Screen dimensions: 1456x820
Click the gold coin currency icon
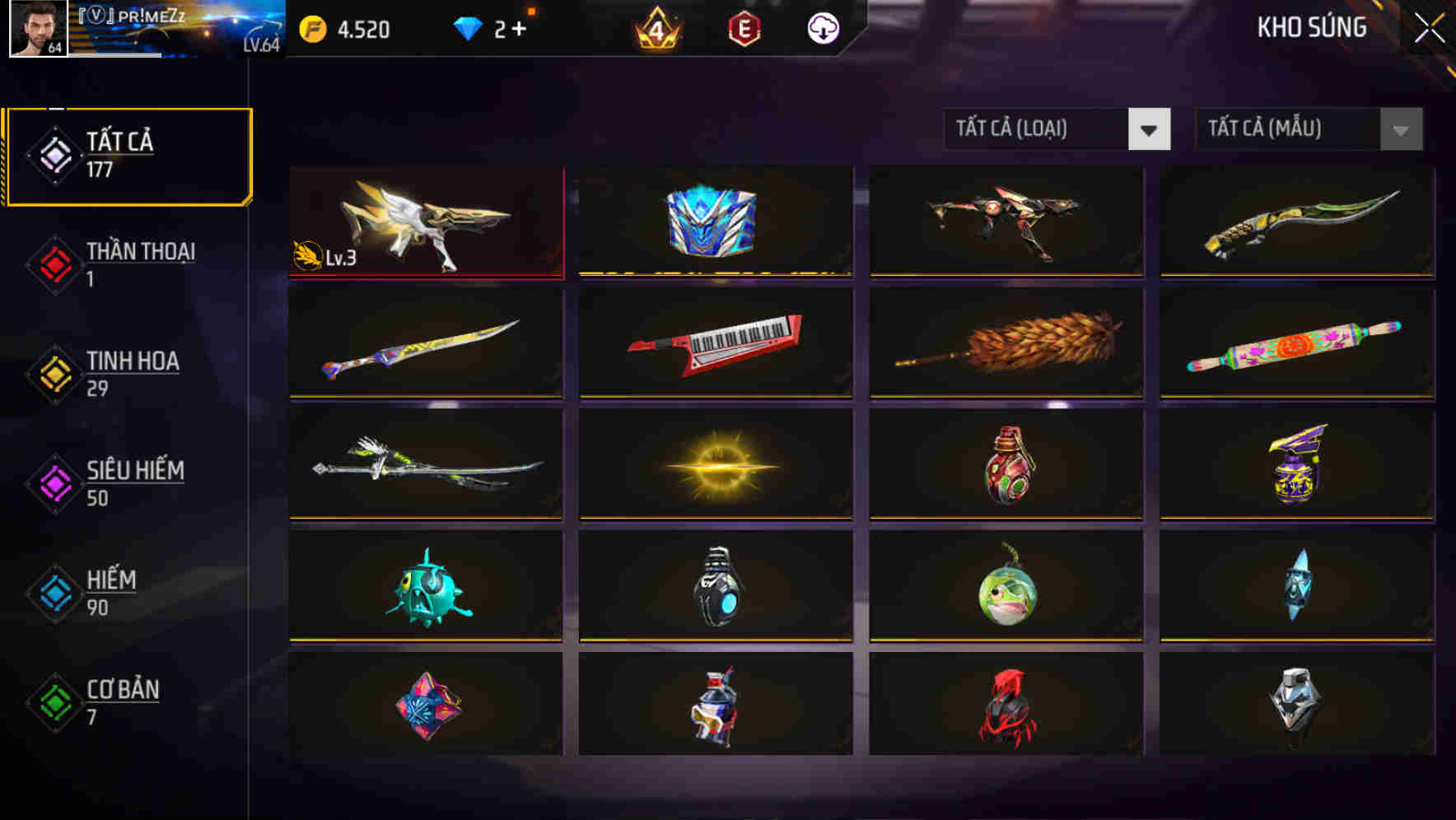(x=313, y=27)
